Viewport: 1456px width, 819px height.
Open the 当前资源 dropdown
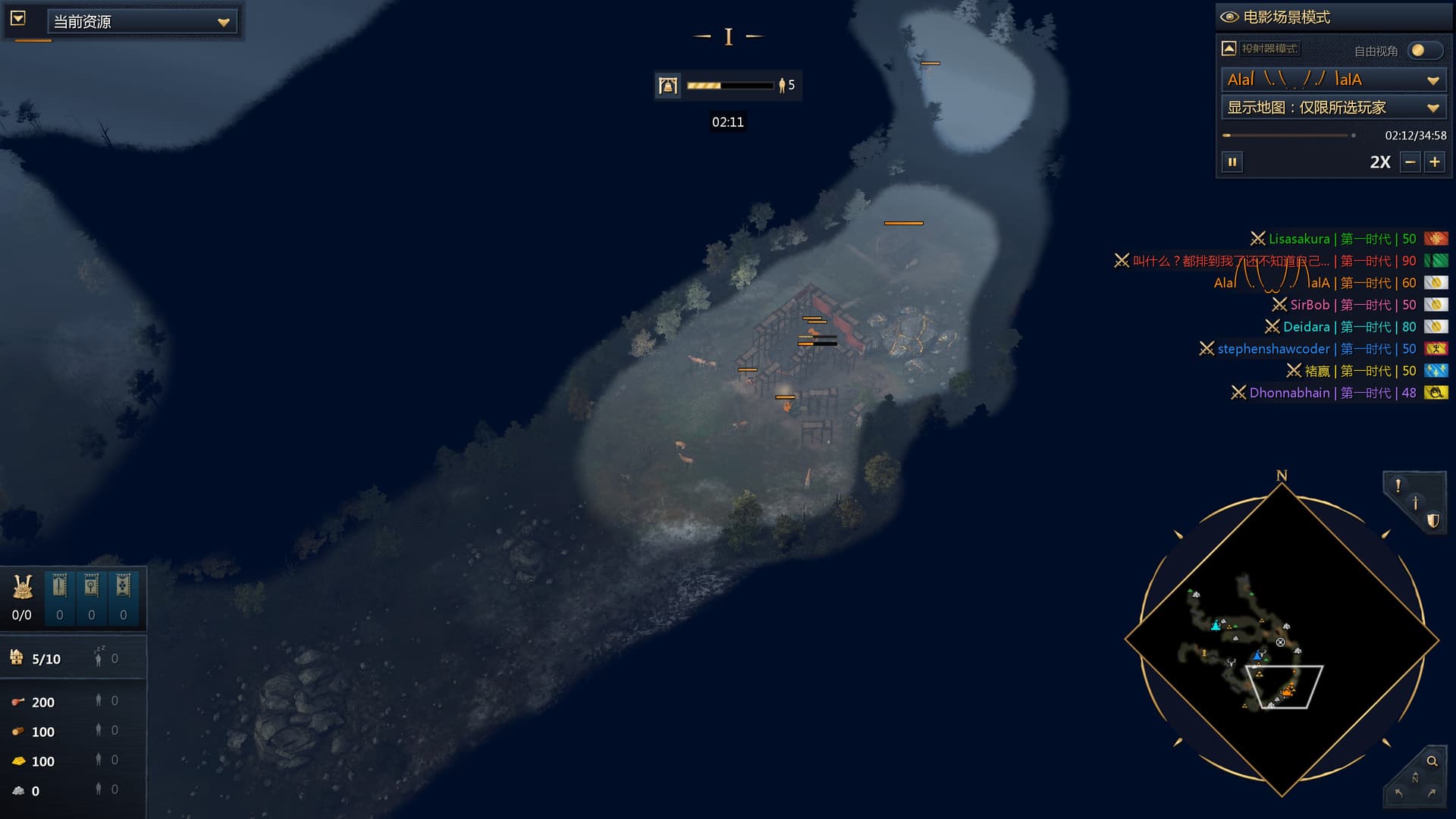pos(142,22)
